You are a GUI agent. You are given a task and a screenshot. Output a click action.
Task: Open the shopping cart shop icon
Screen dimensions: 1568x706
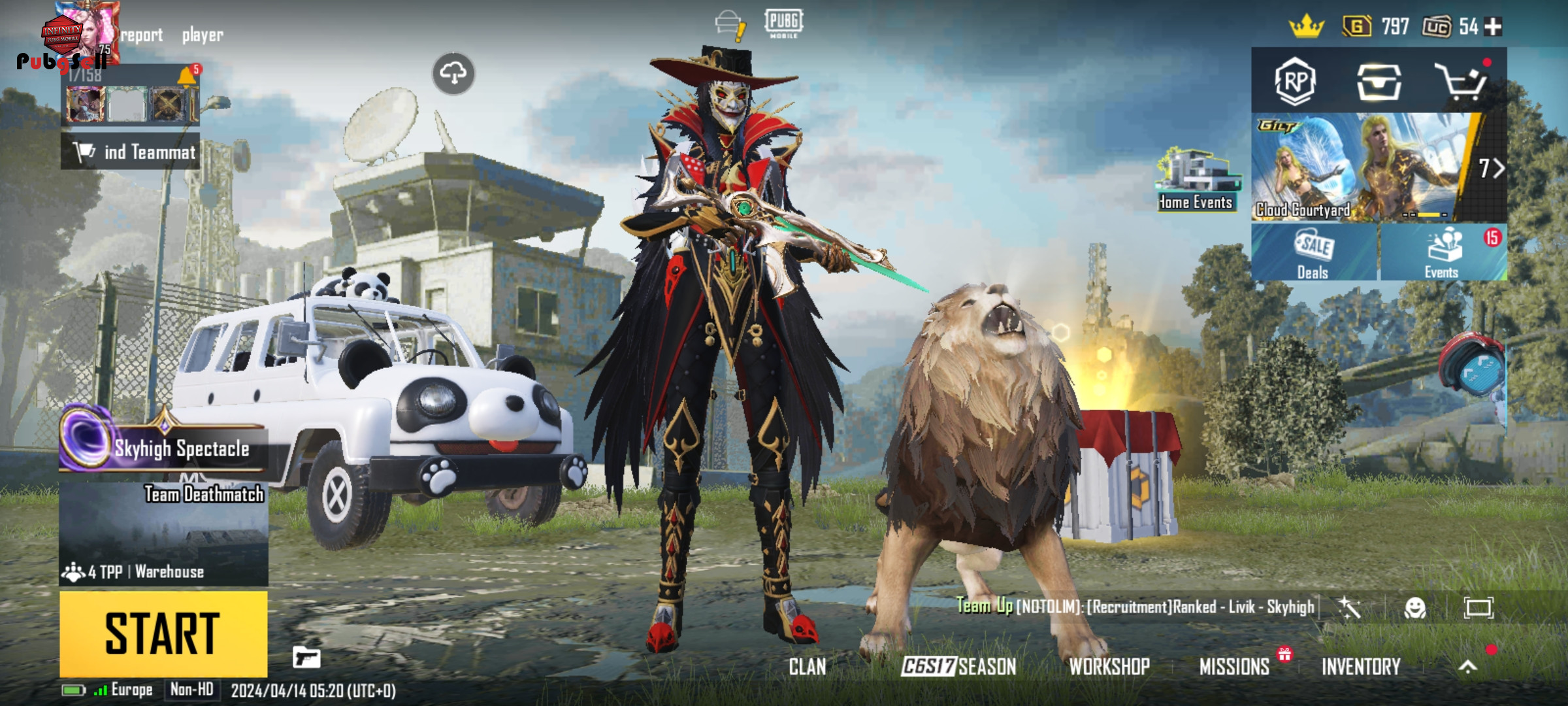(x=1462, y=82)
